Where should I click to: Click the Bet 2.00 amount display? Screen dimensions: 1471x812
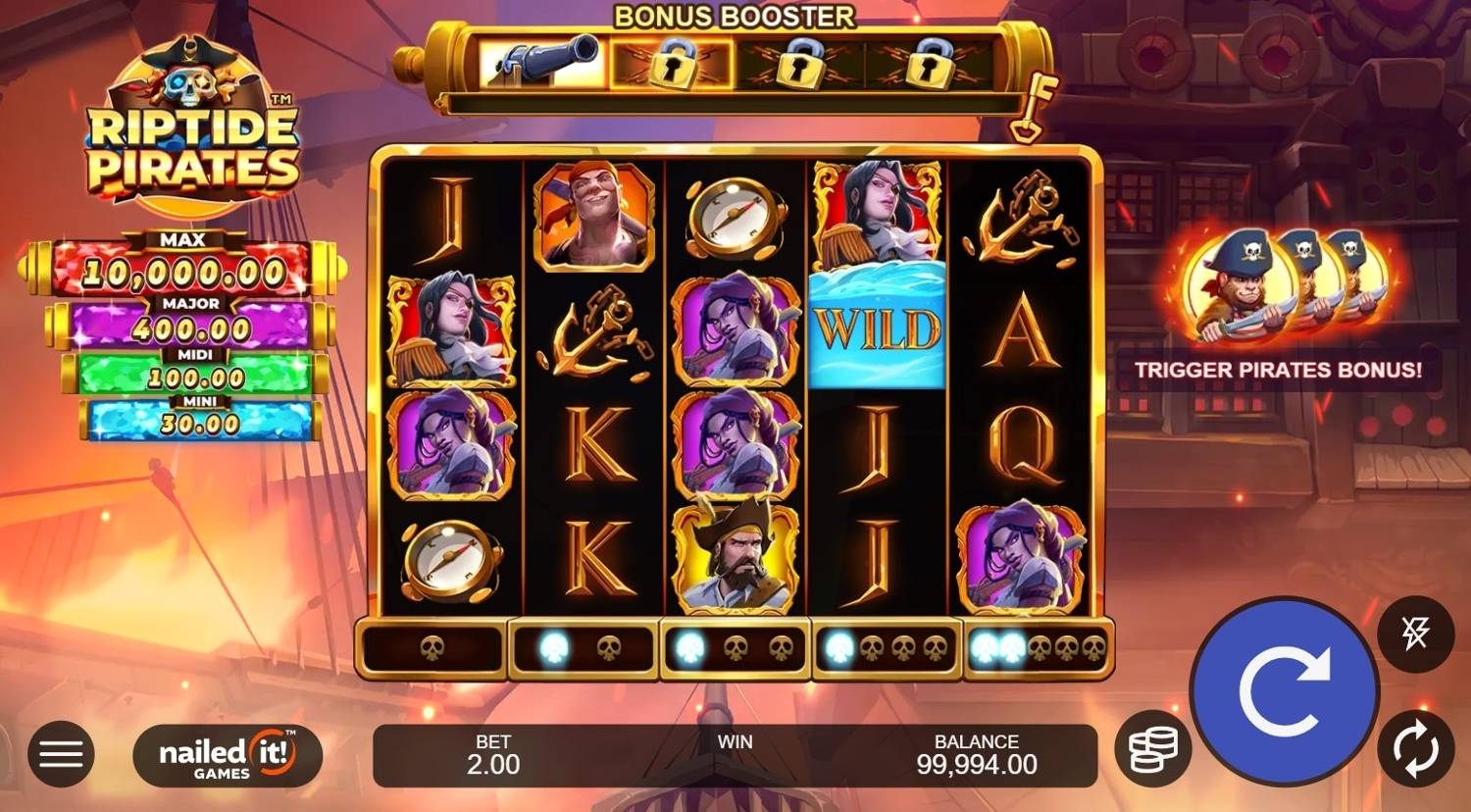pyautogui.click(x=493, y=755)
